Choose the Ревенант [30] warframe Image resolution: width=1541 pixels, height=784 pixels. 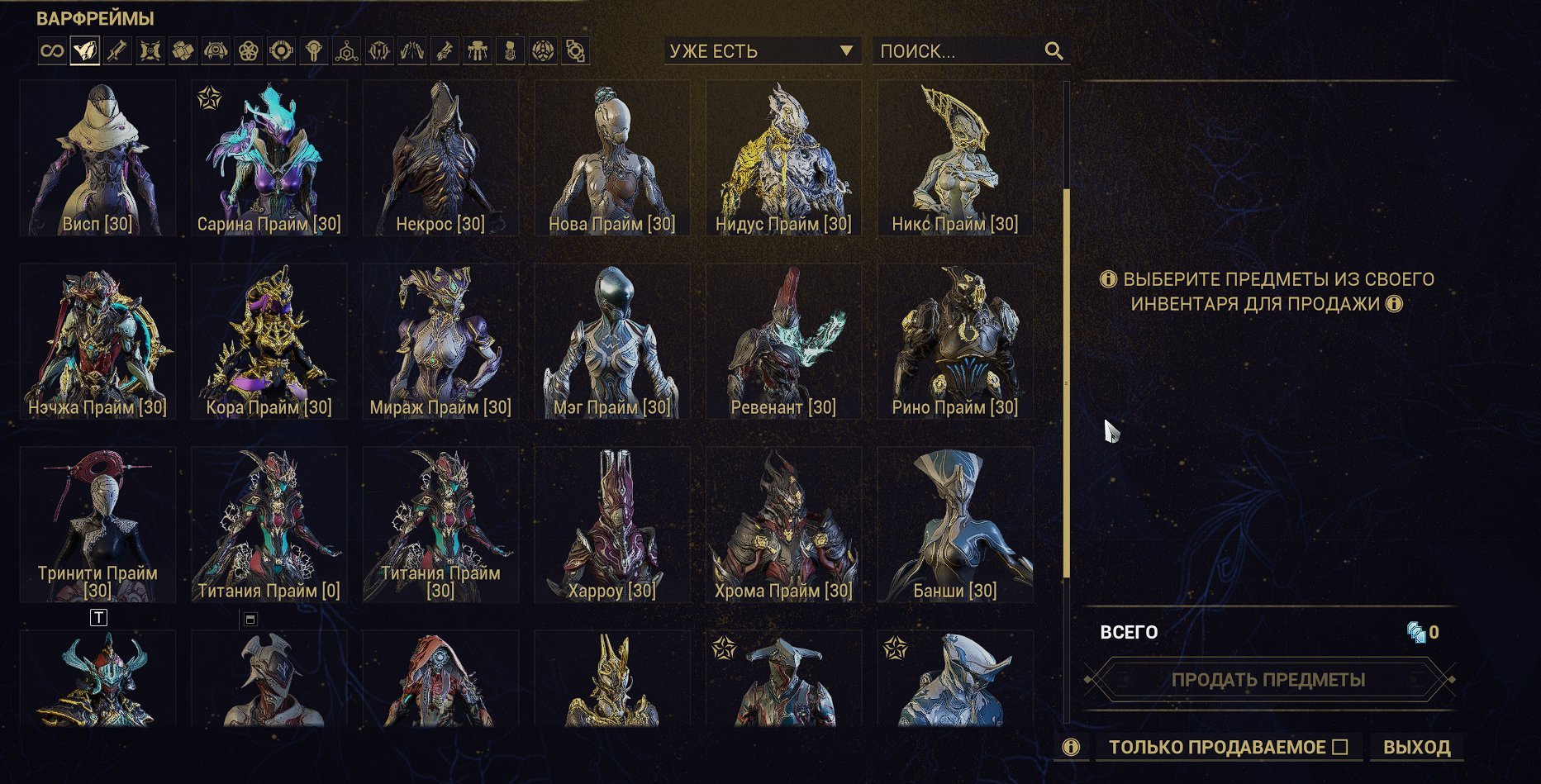pyautogui.click(x=783, y=341)
